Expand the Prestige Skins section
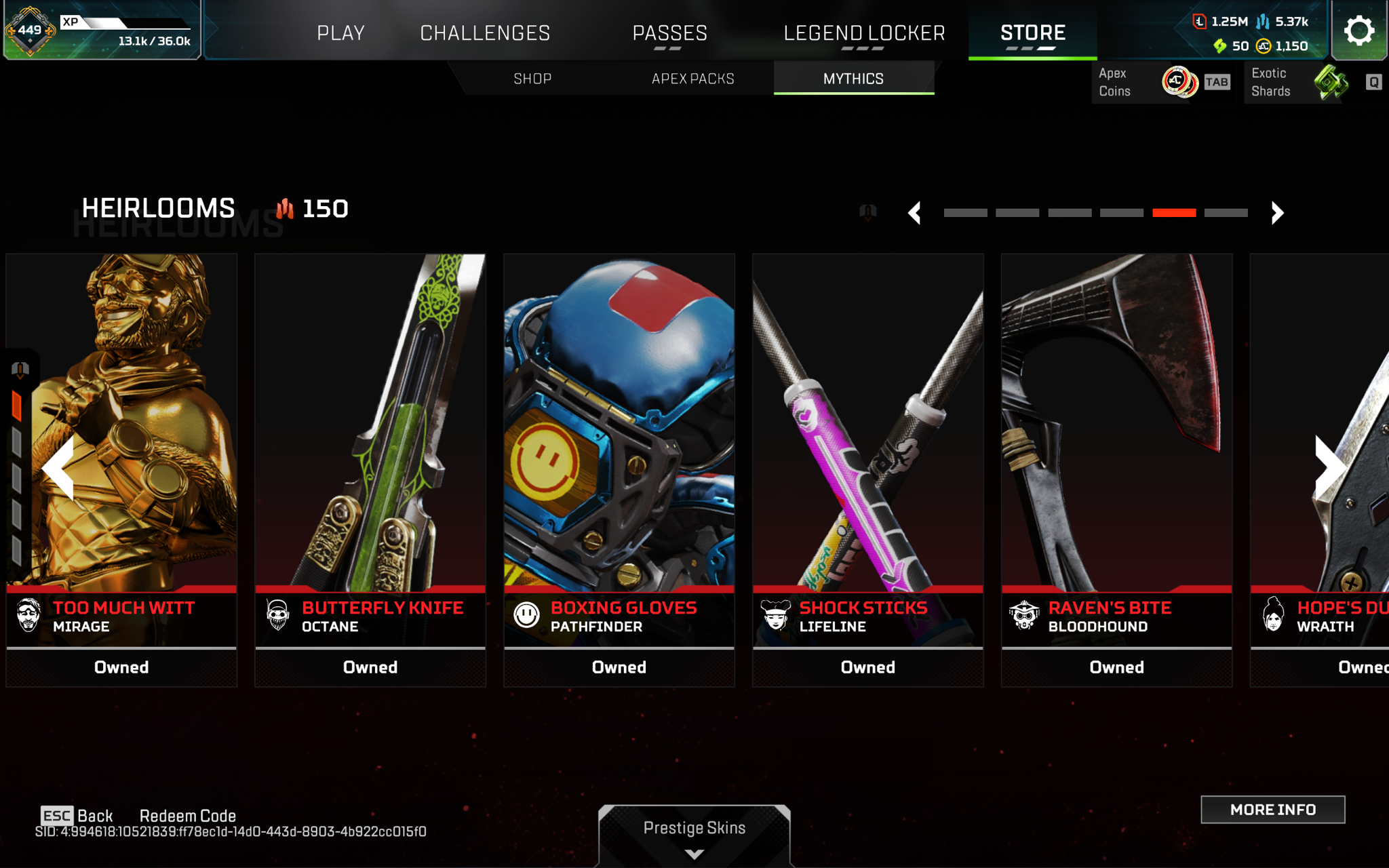The width and height of the screenshot is (1389, 868). coord(694,834)
